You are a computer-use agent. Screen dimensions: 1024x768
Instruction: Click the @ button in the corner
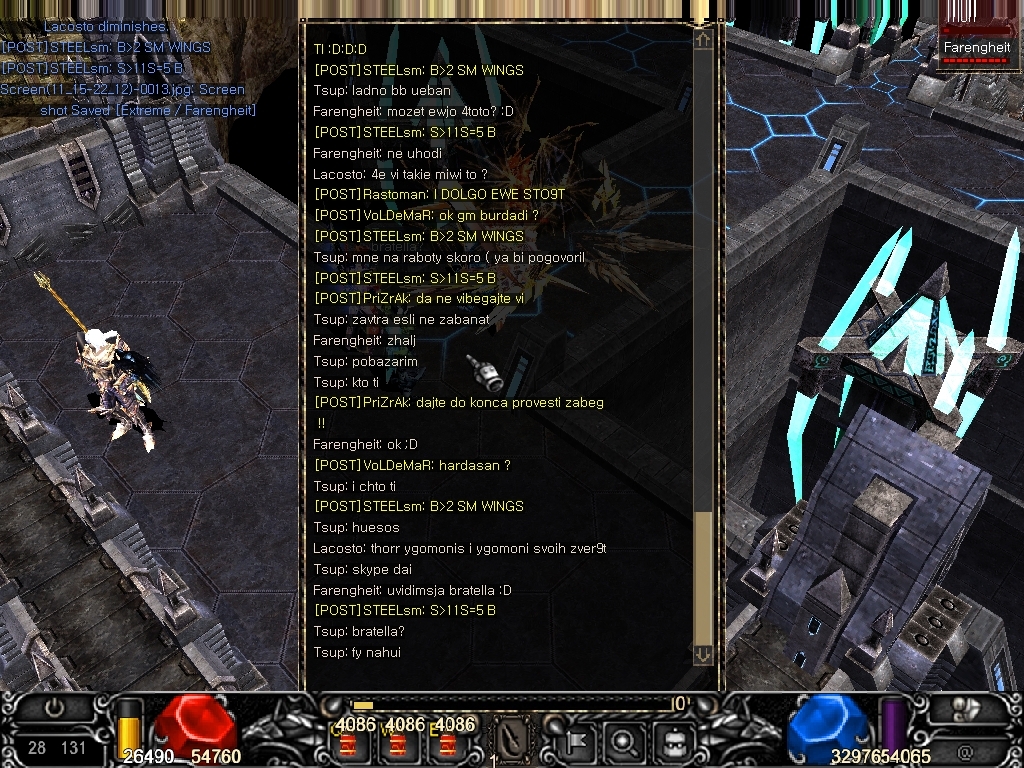tap(966, 750)
